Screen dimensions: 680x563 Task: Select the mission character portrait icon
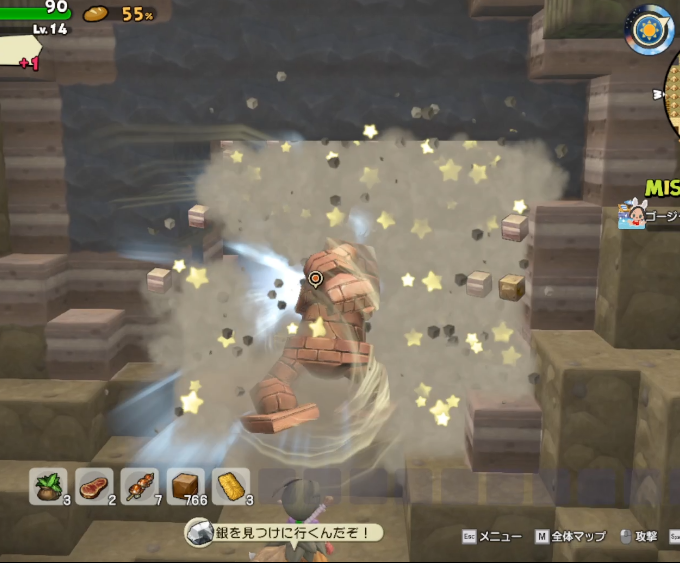coord(631,213)
